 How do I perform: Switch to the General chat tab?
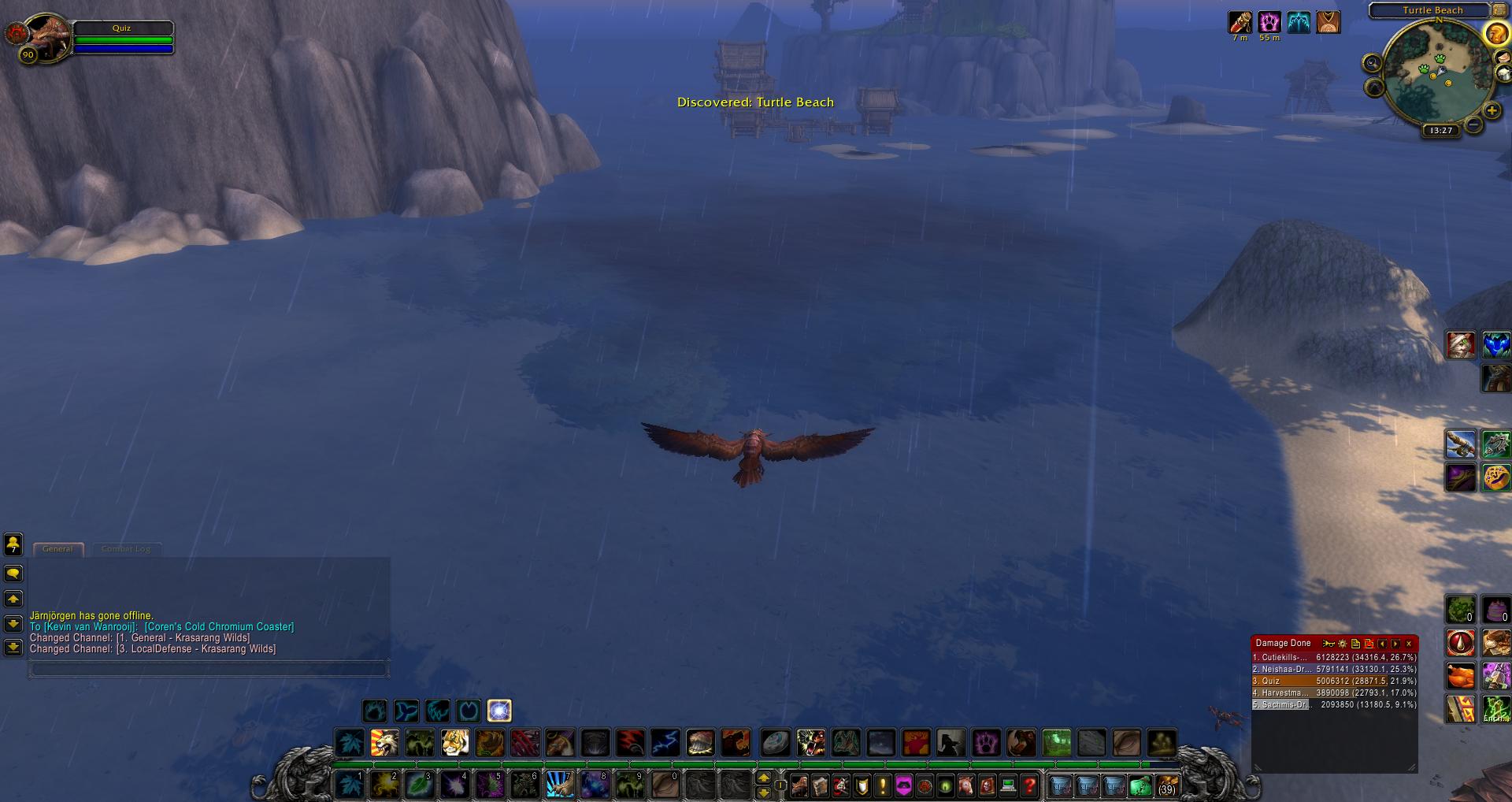coord(57,548)
